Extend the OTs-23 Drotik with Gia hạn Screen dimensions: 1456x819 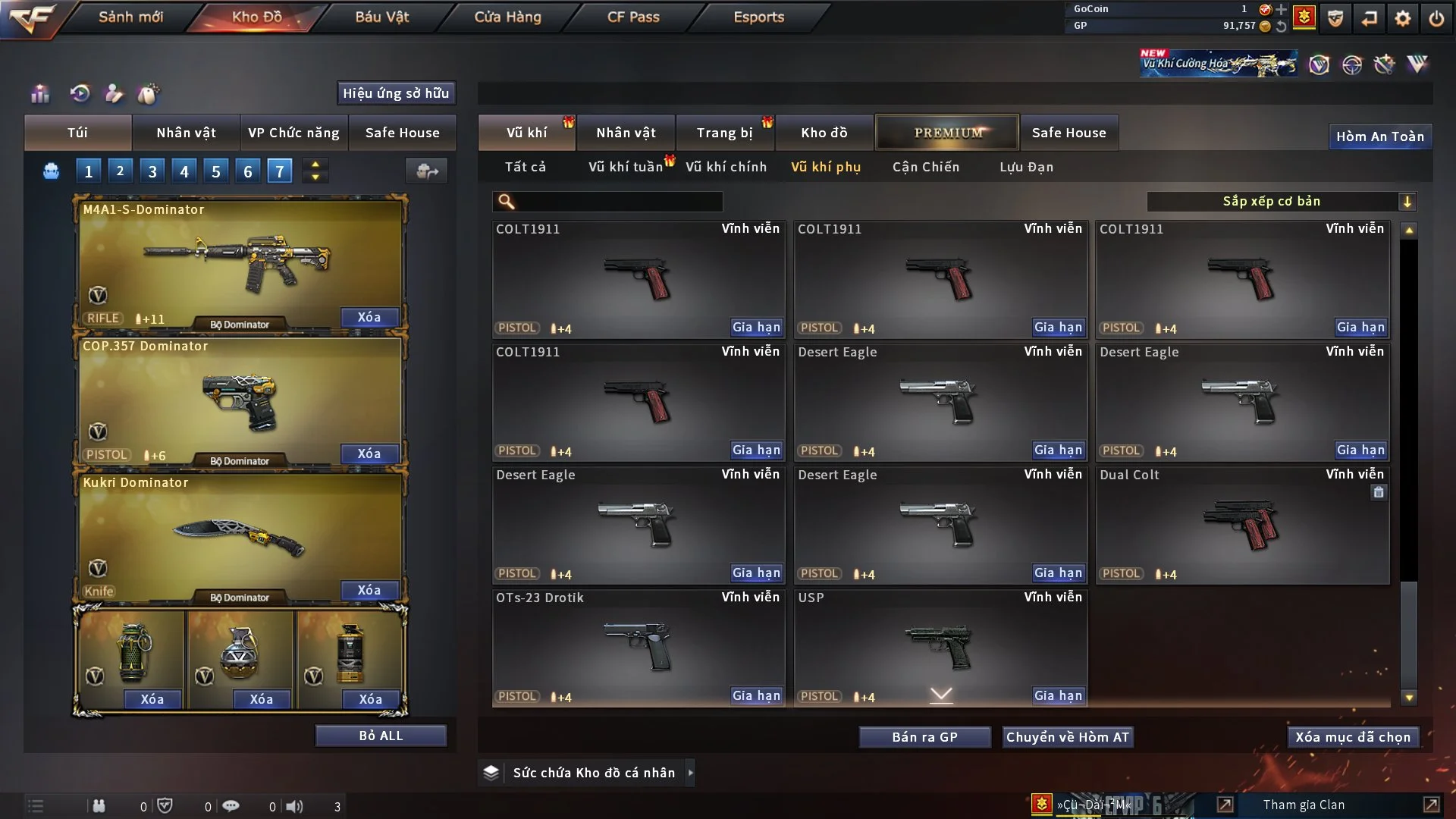click(x=756, y=695)
